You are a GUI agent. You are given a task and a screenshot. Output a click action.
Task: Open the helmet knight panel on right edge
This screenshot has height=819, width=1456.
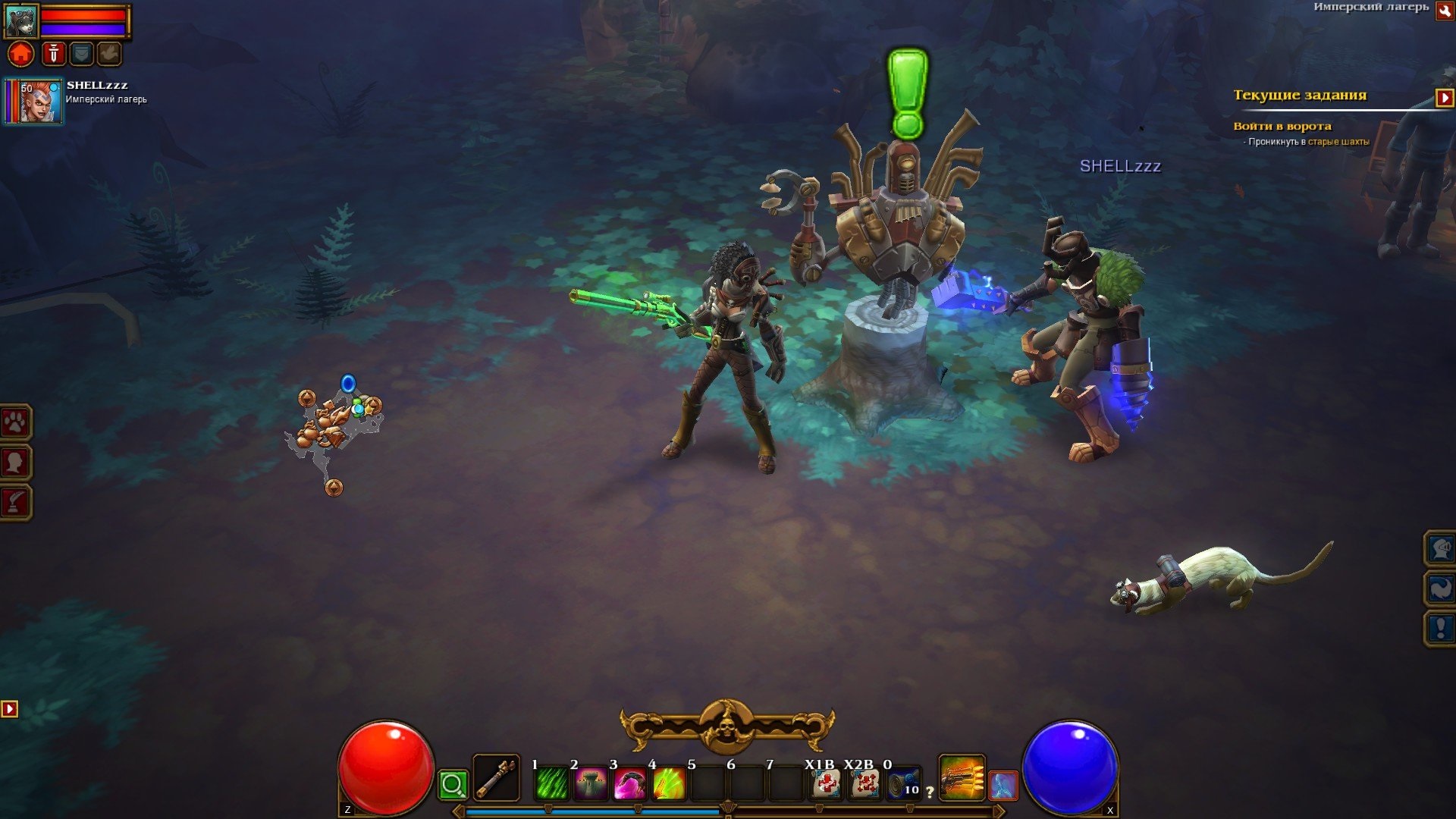tap(1440, 548)
